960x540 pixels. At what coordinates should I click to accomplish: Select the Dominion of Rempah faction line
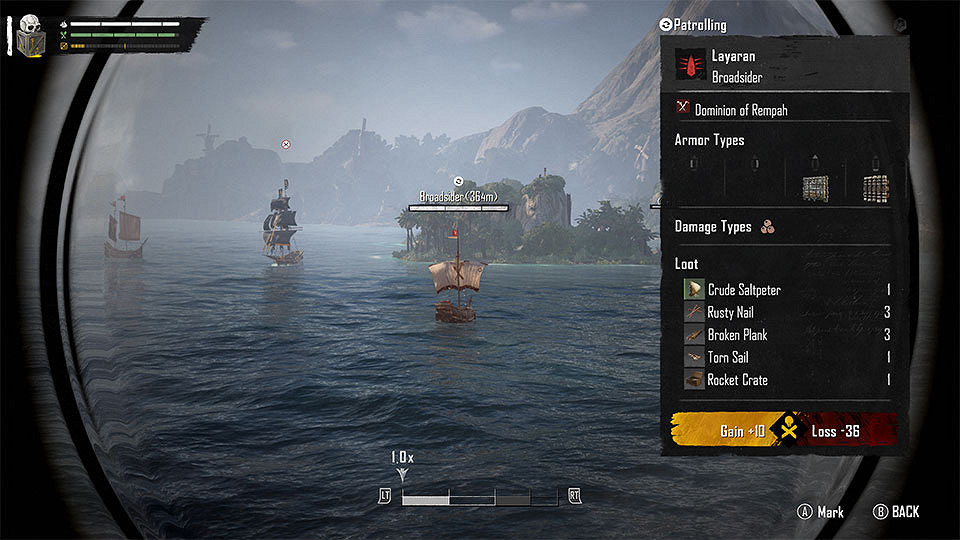[x=740, y=109]
